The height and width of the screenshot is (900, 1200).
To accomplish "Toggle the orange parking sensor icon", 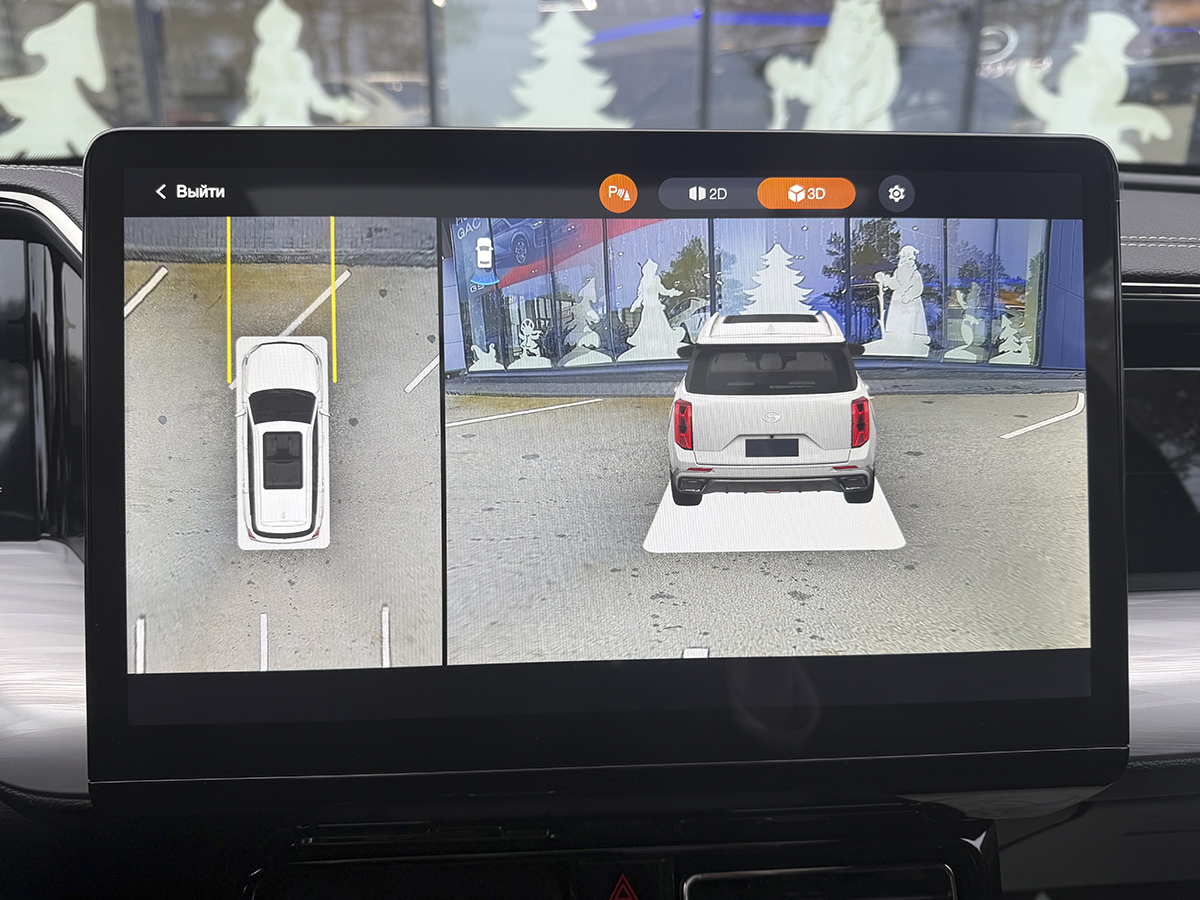I will (x=618, y=193).
